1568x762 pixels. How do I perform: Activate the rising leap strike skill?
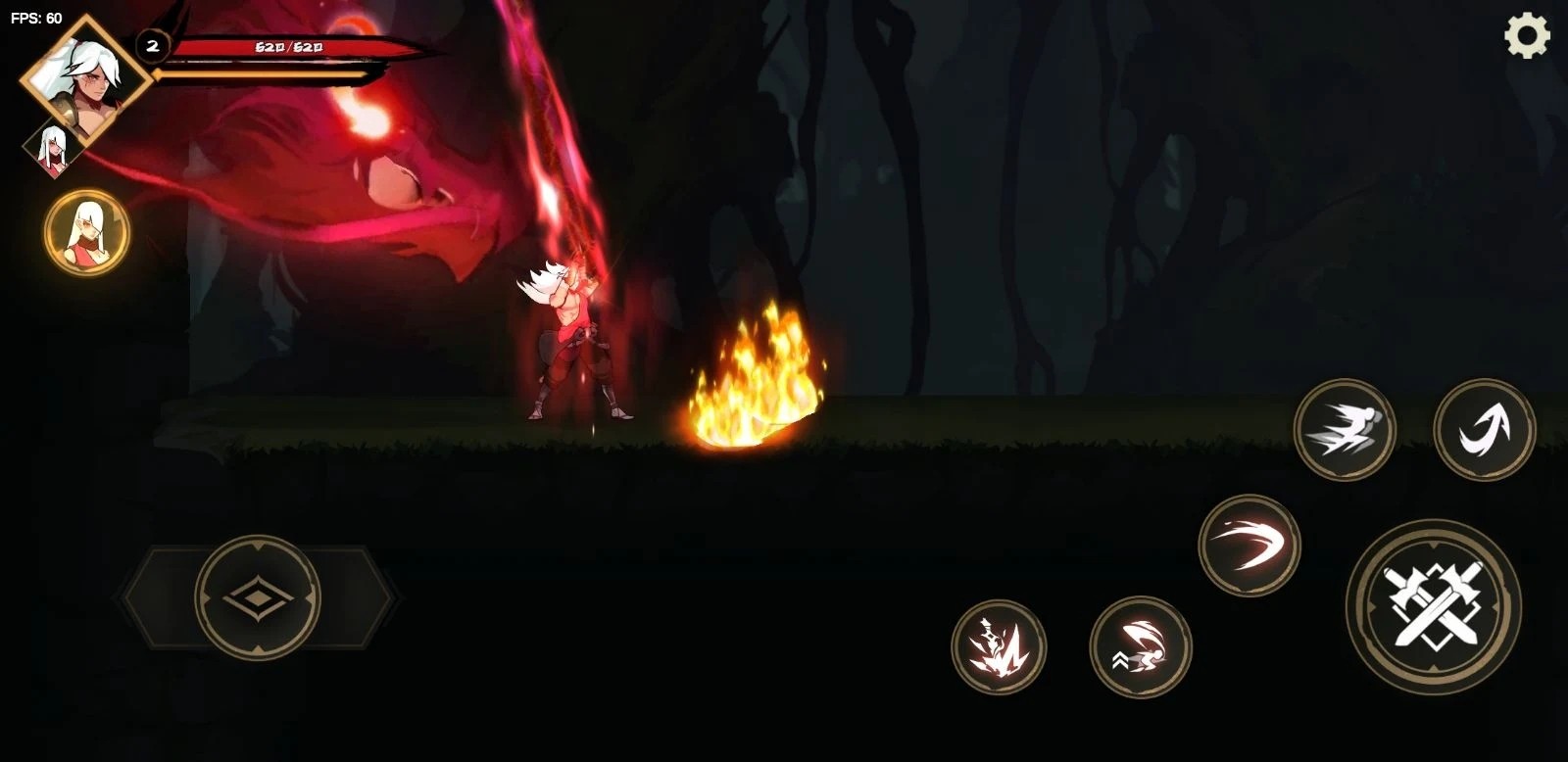point(1140,646)
